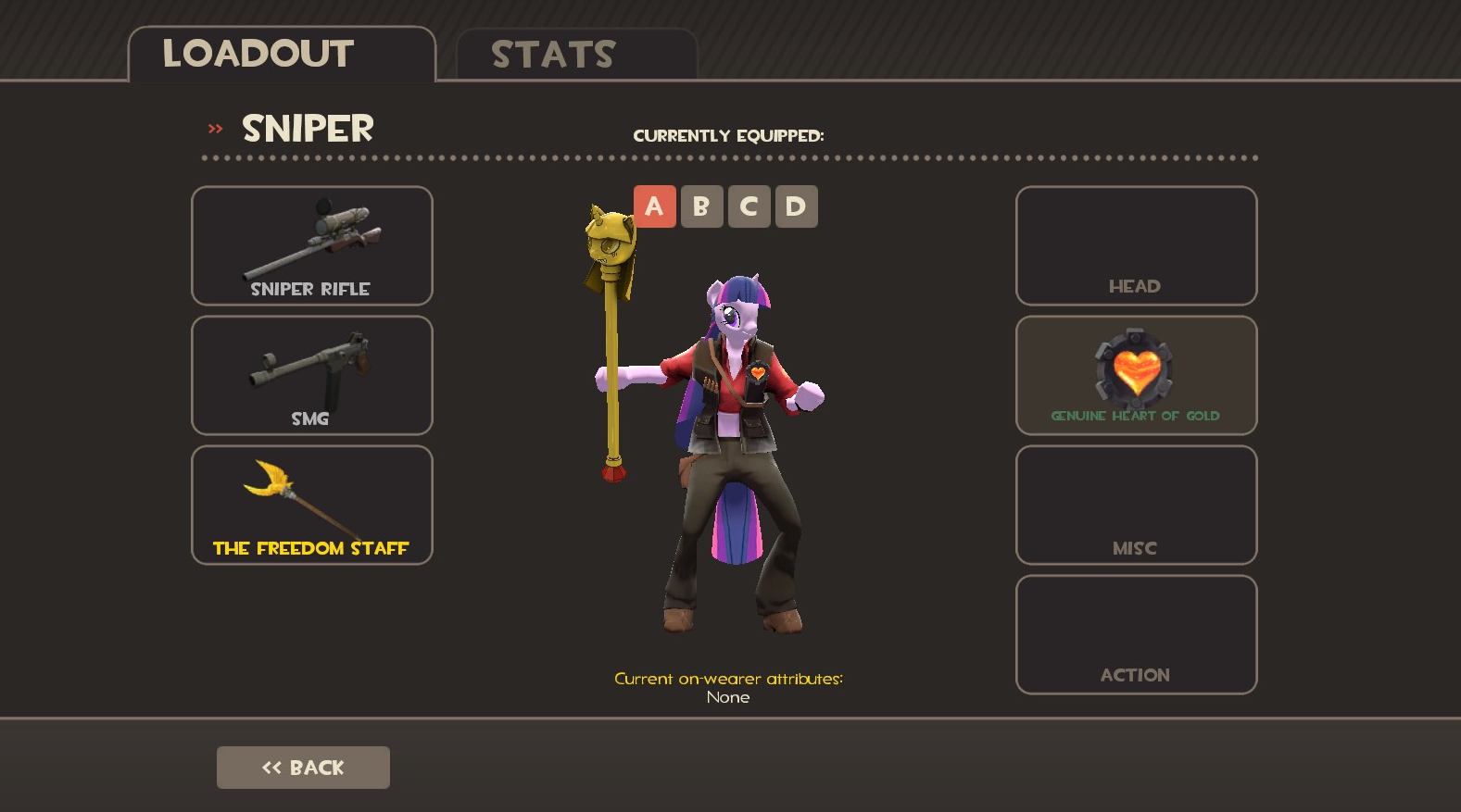1461x812 pixels.
Task: Switch to the Loadout tab
Action: (x=282, y=54)
